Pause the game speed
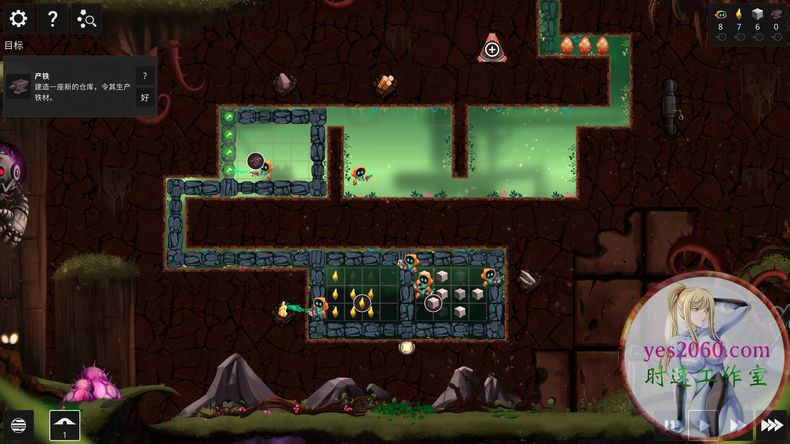This screenshot has width=790, height=444. pos(674,424)
